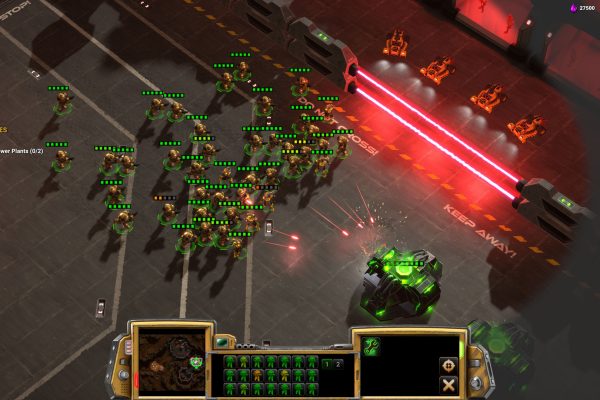Image resolution: width=600 pixels, height=400 pixels.
Task: Switch to selection page 2
Action: pyautogui.click(x=337, y=363)
